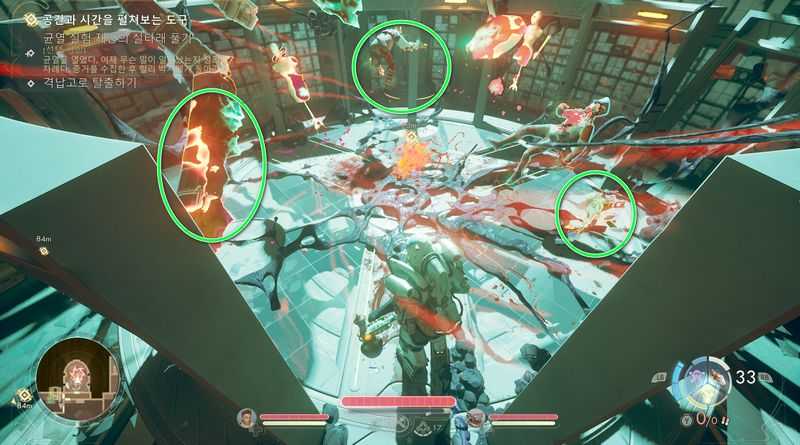Click the '격납고로 탈출하기' objective entry
800x445 pixels.
(89, 83)
